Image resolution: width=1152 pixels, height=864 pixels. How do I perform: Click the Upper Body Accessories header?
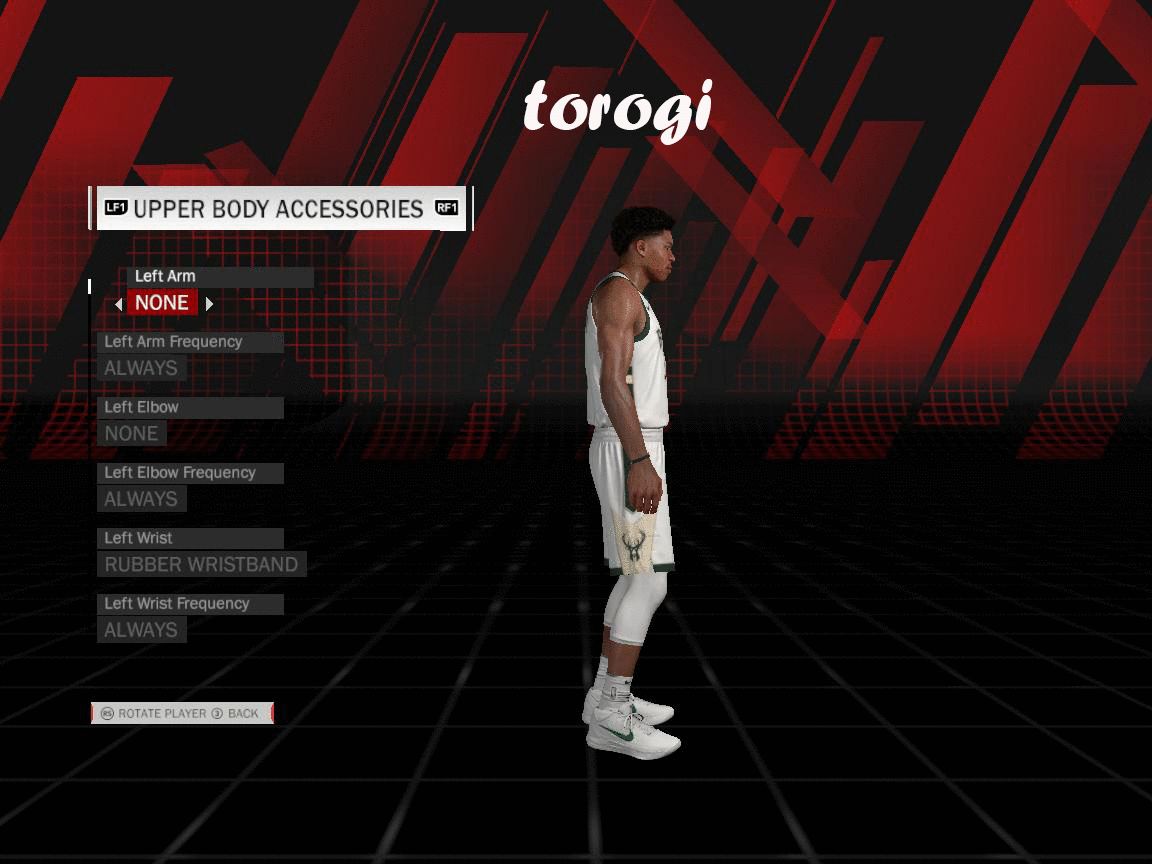click(x=279, y=208)
